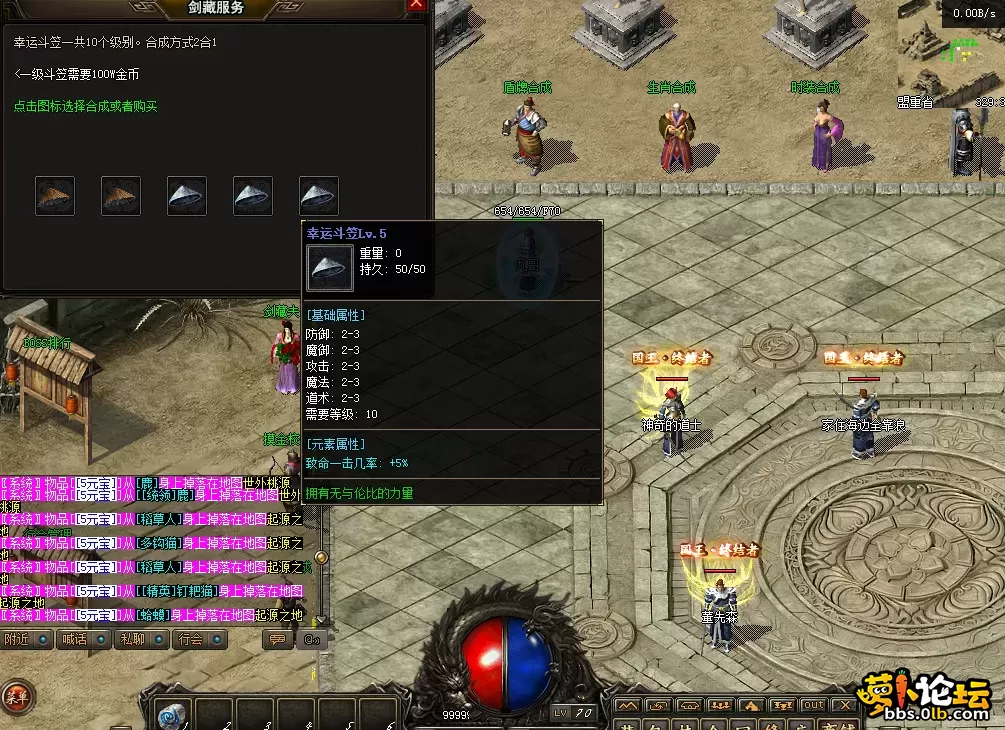Use the blue swirl item in hotbar slot 1
Viewport: 1005px width, 730px height.
(173, 714)
